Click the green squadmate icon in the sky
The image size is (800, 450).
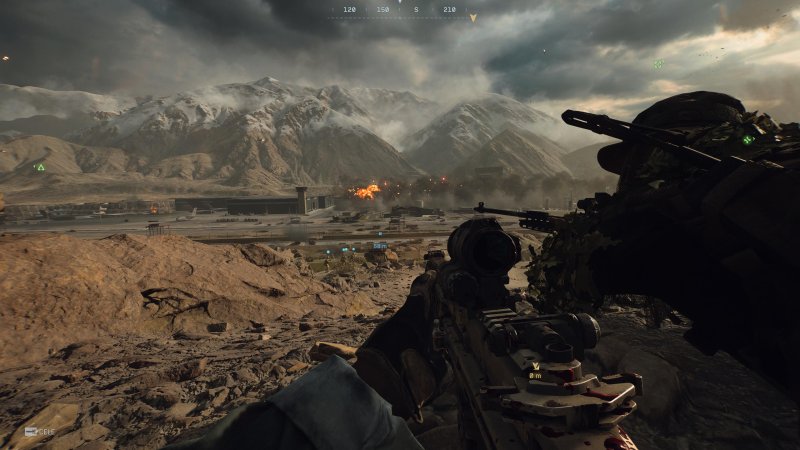coord(657,64)
